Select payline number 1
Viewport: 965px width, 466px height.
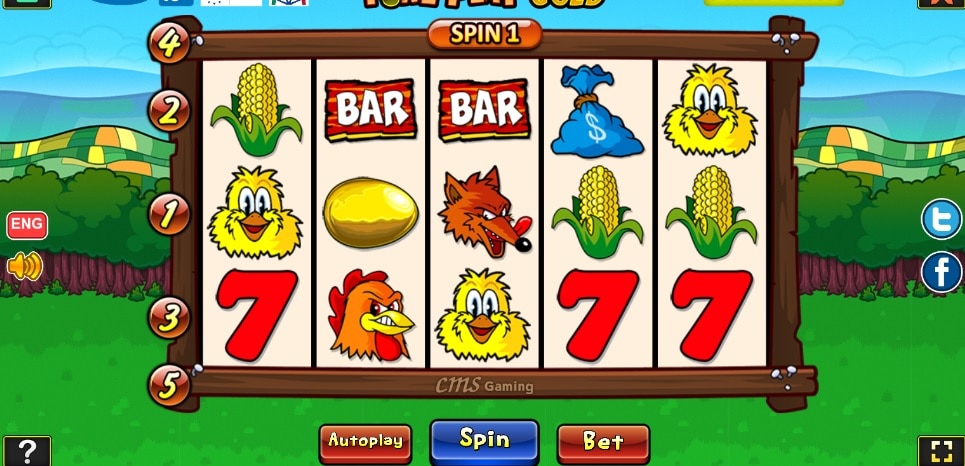(x=169, y=213)
